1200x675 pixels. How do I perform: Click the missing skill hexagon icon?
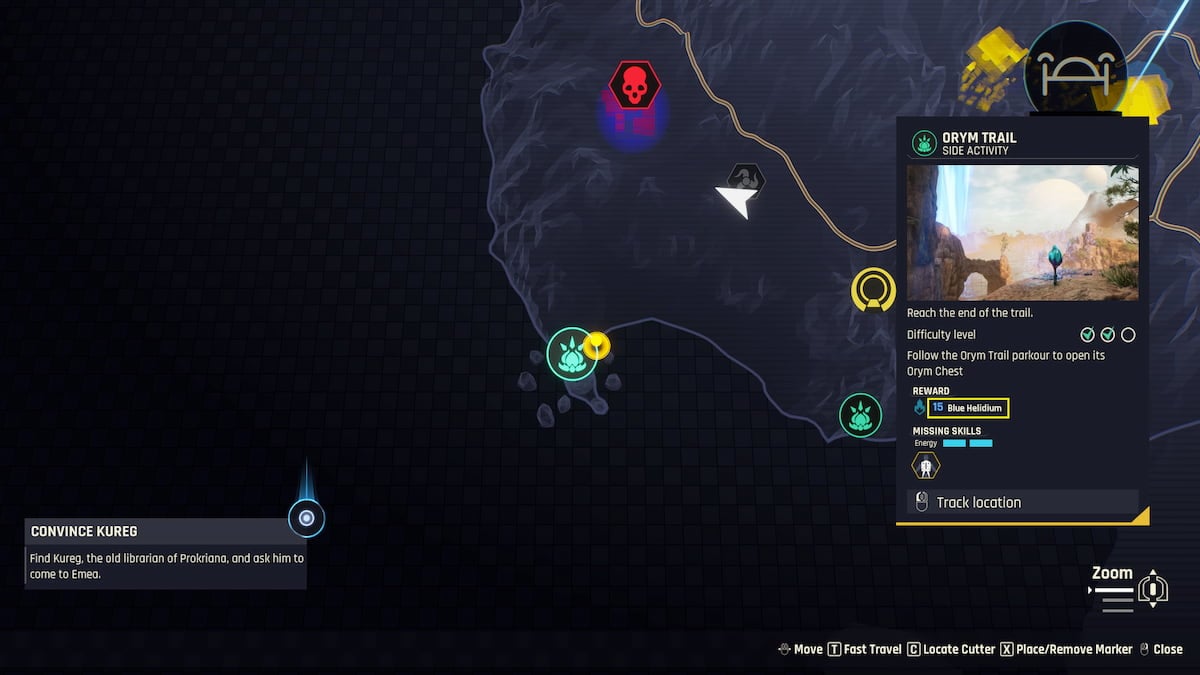pos(926,465)
